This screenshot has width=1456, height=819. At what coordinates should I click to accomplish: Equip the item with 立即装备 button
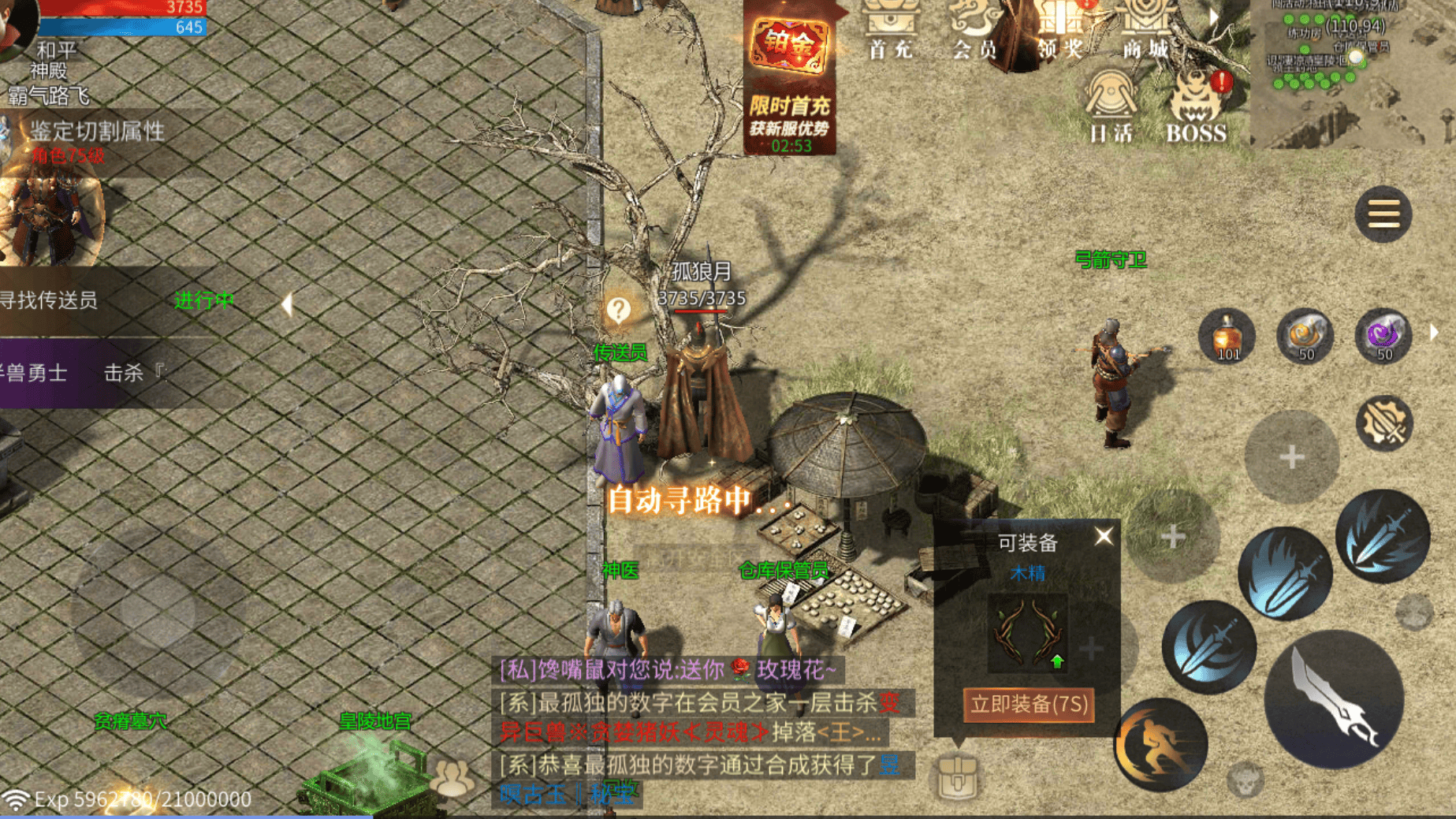1028,704
